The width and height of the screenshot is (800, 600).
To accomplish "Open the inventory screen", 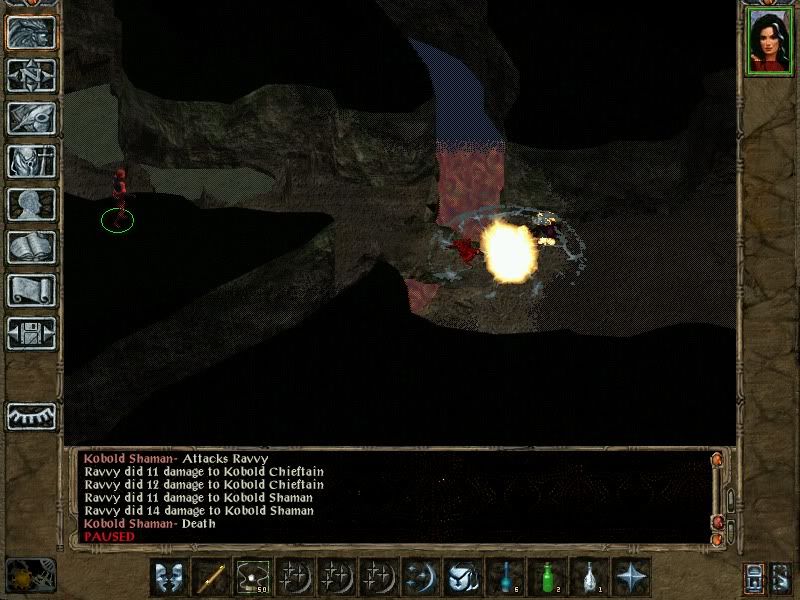I will pyautogui.click(x=31, y=161).
